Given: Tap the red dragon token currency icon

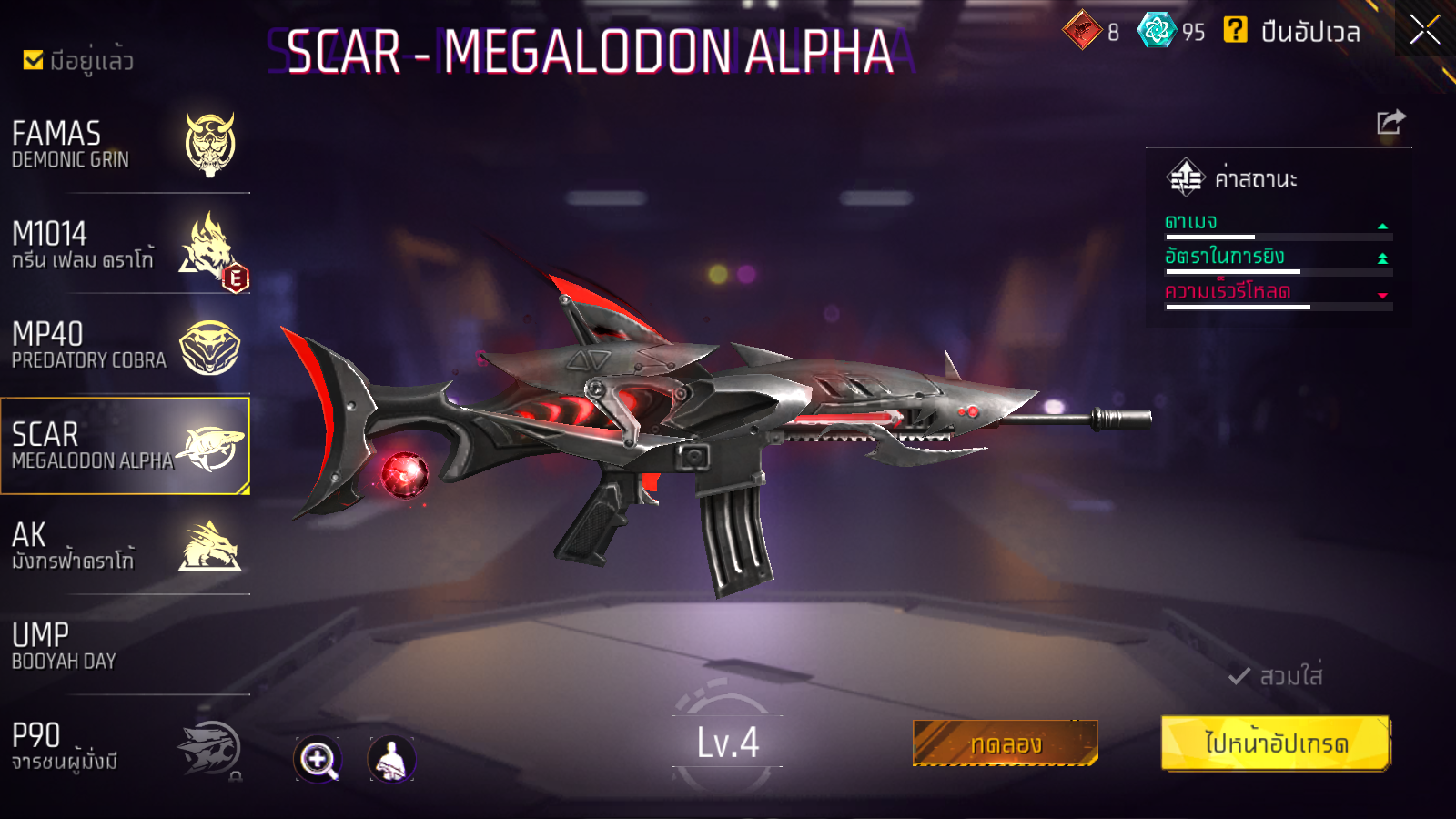Looking at the screenshot, I should coord(1082,31).
